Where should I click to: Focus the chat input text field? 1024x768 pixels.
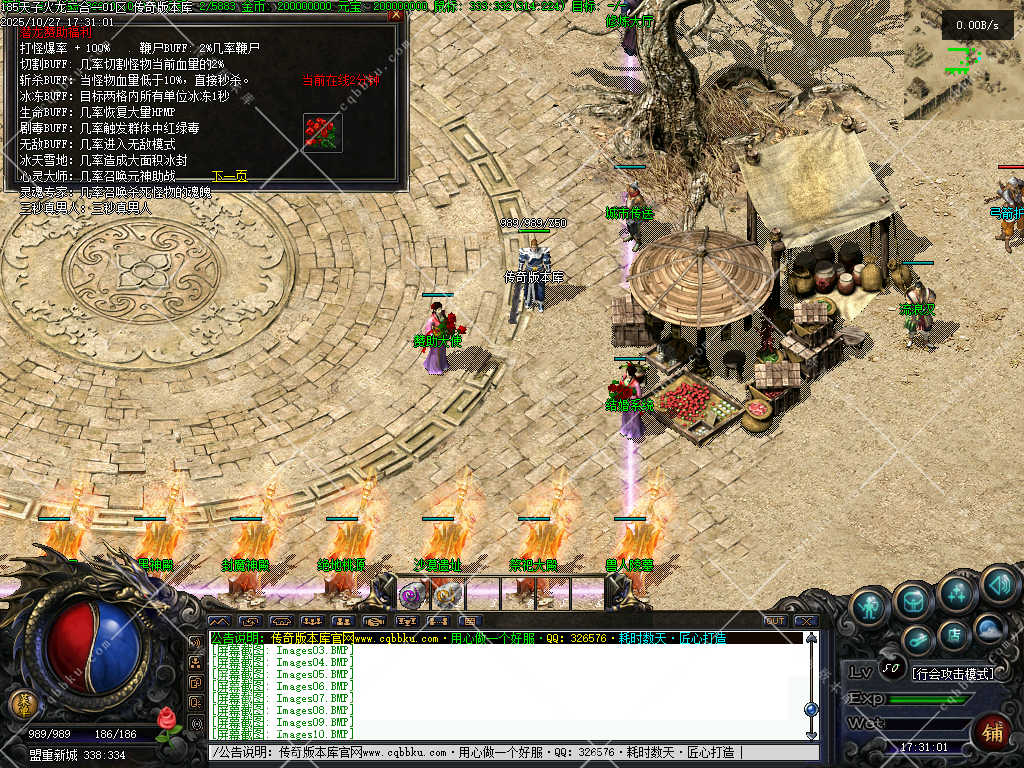[500, 752]
